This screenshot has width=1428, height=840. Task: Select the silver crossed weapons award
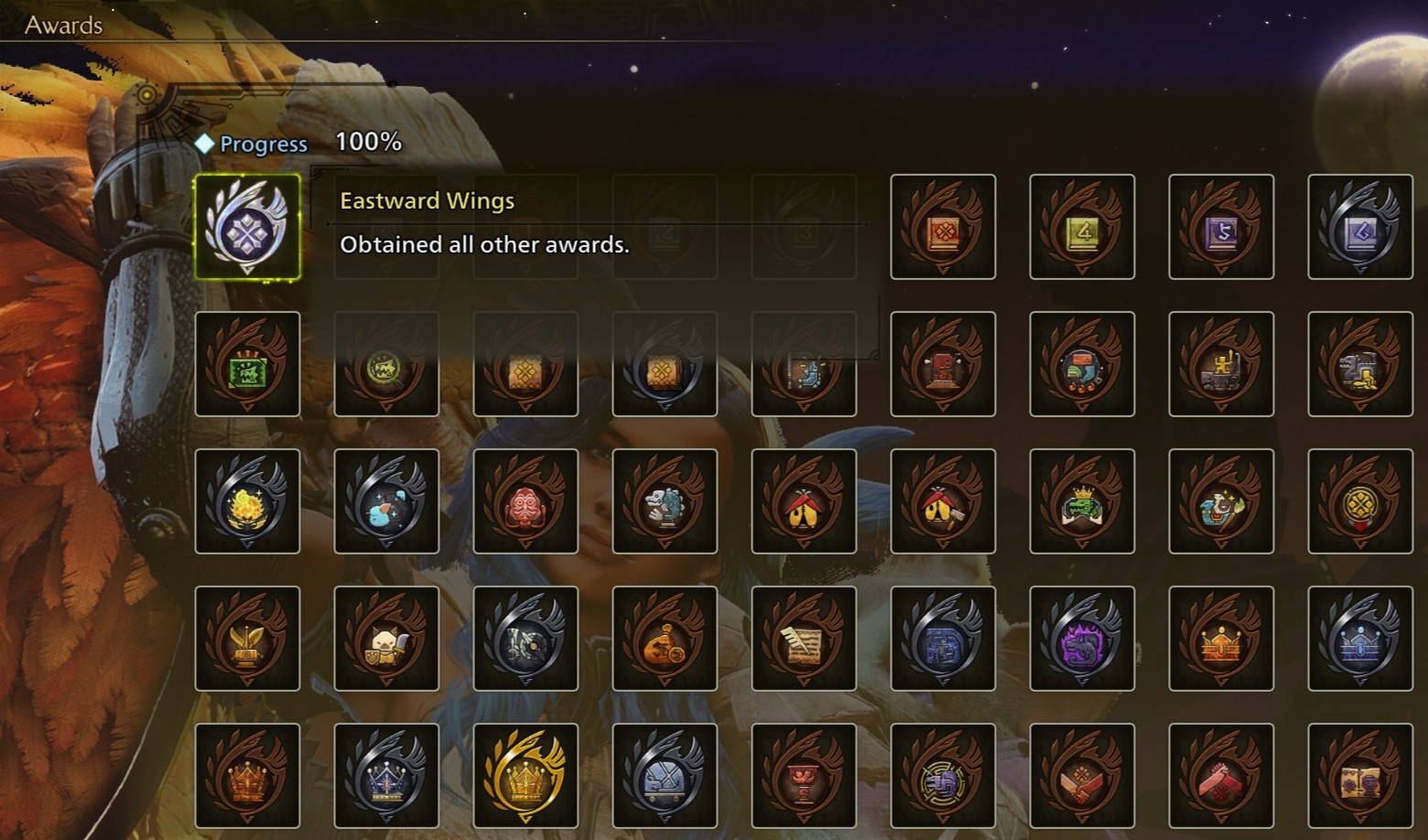[x=665, y=776]
